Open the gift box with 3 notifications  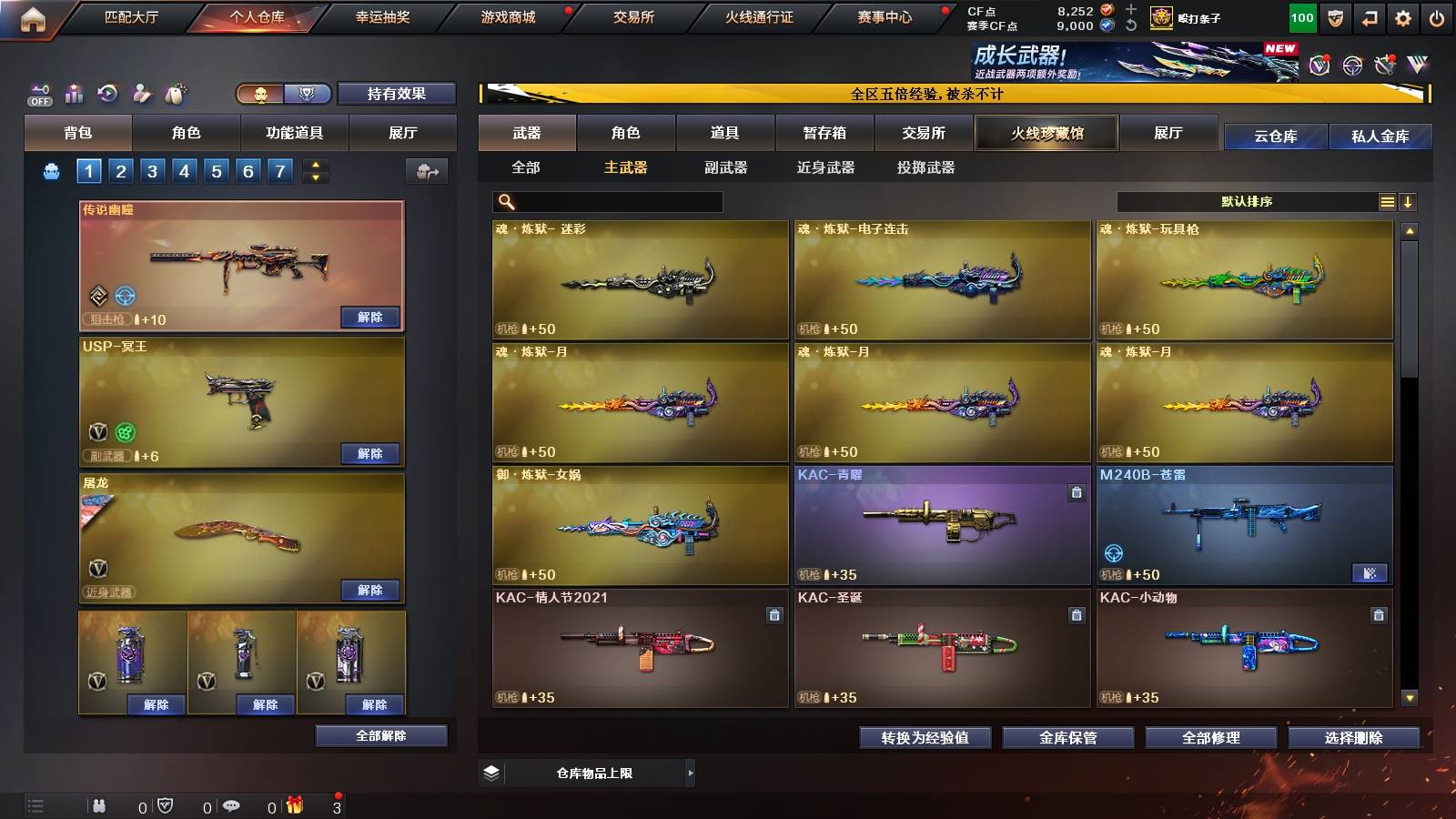296,805
